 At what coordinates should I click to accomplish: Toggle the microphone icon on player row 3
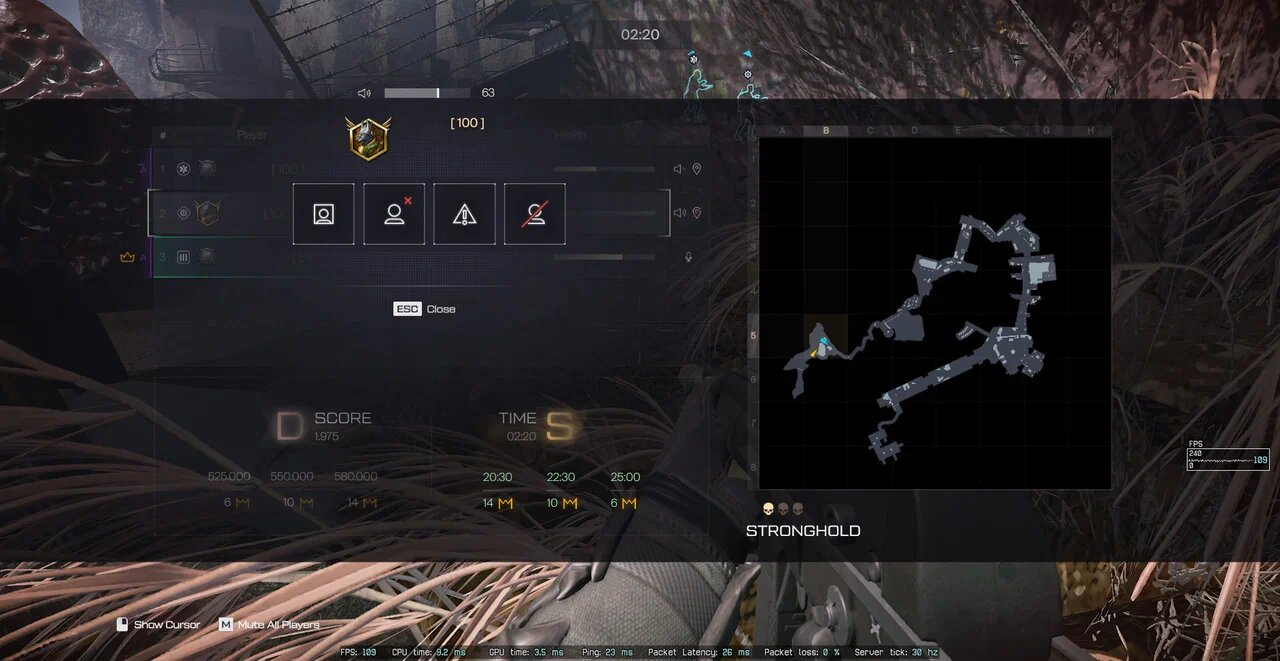click(688, 257)
